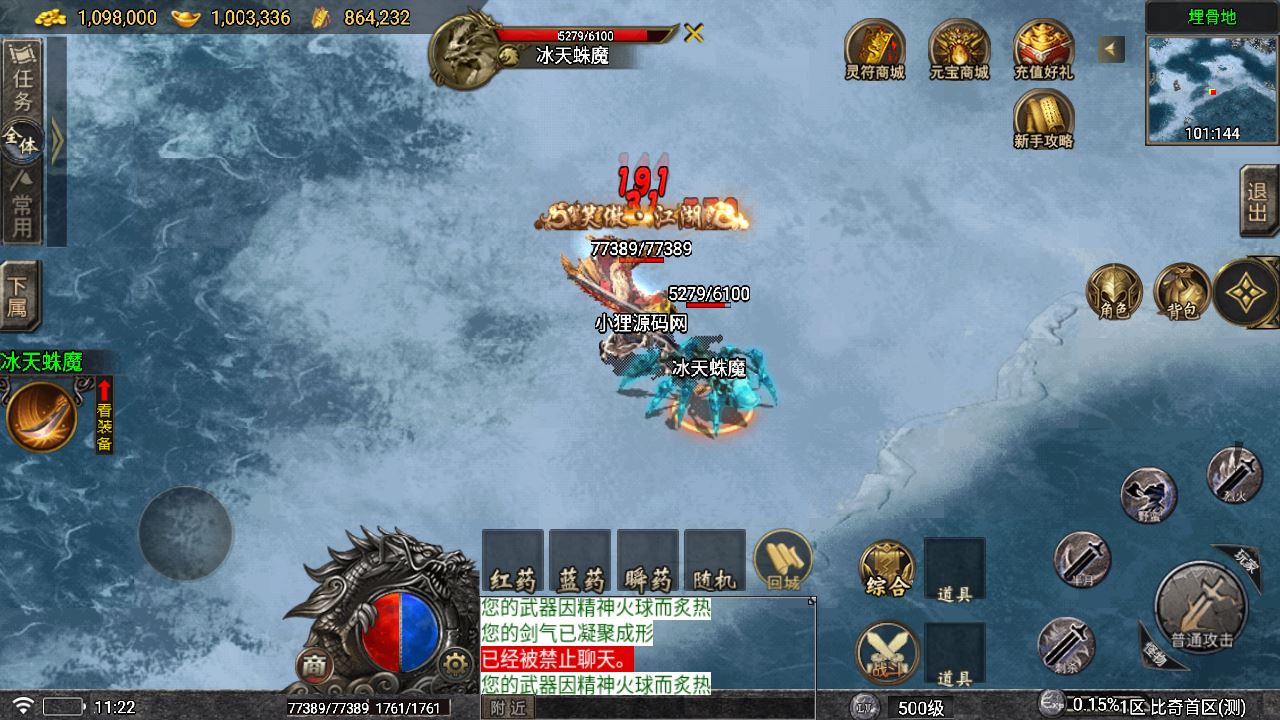Open the 背包 backpack
1280x720 pixels.
coord(1182,292)
